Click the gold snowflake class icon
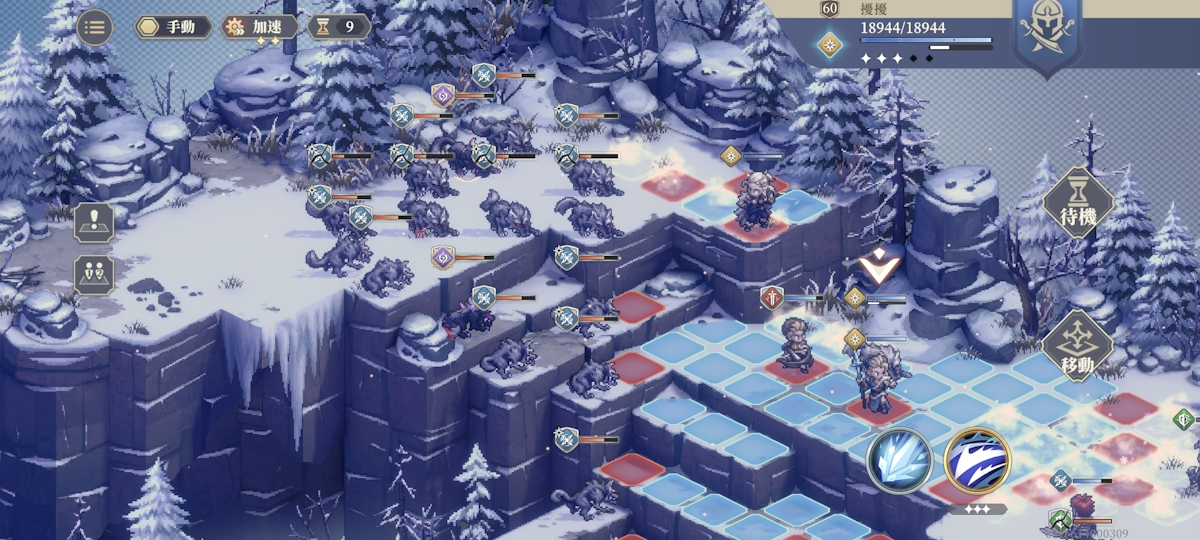 click(829, 44)
